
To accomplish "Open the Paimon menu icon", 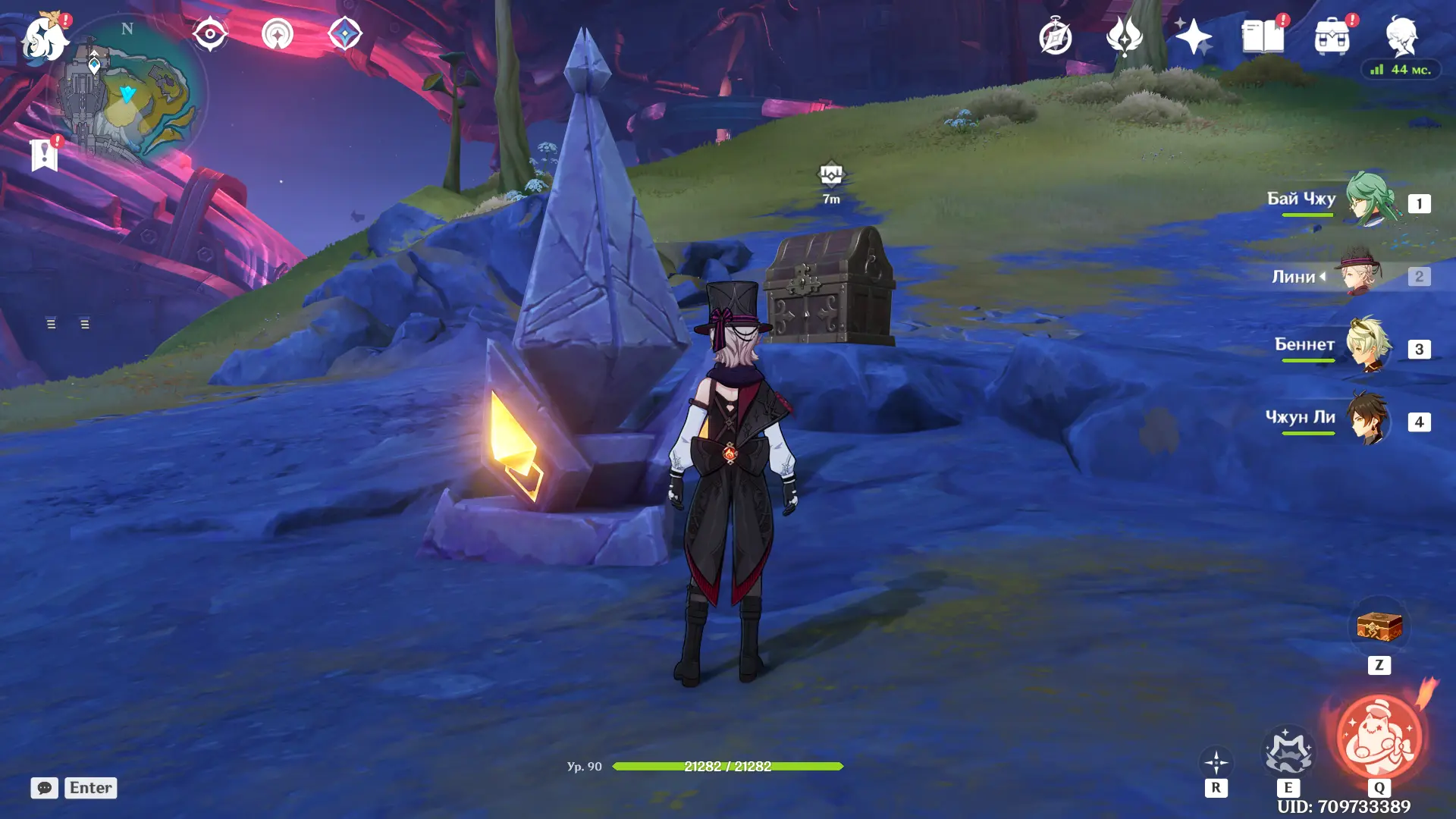I will pos(44,38).
